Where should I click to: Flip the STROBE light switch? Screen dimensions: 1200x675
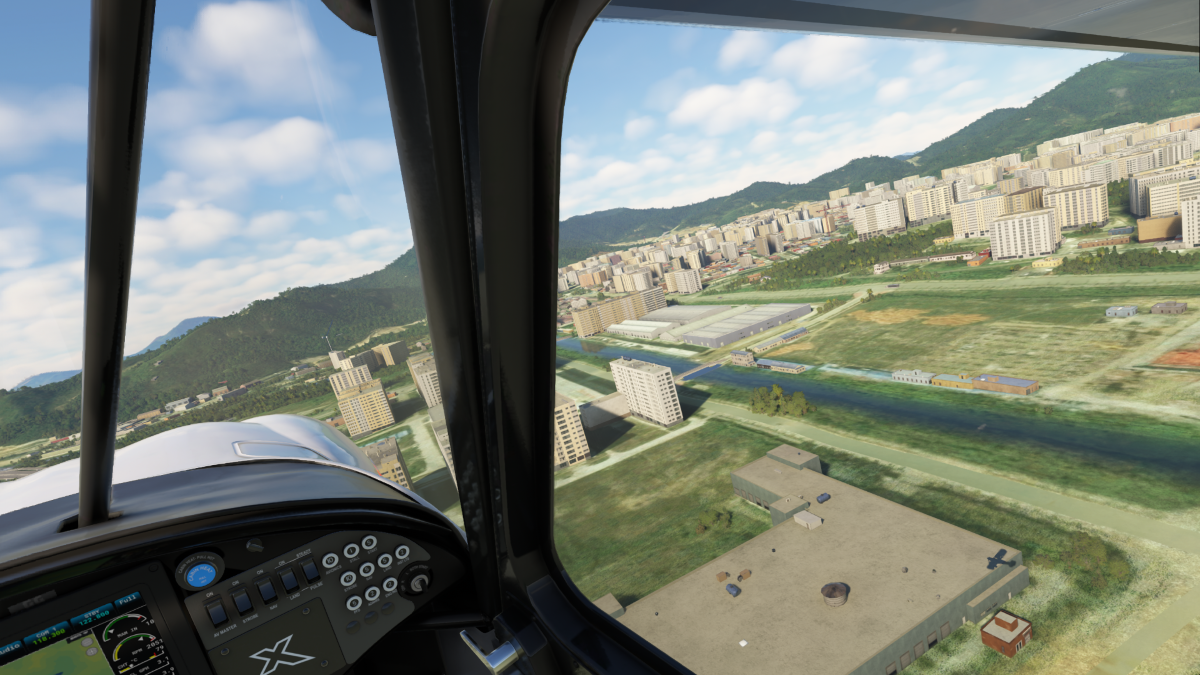click(243, 601)
